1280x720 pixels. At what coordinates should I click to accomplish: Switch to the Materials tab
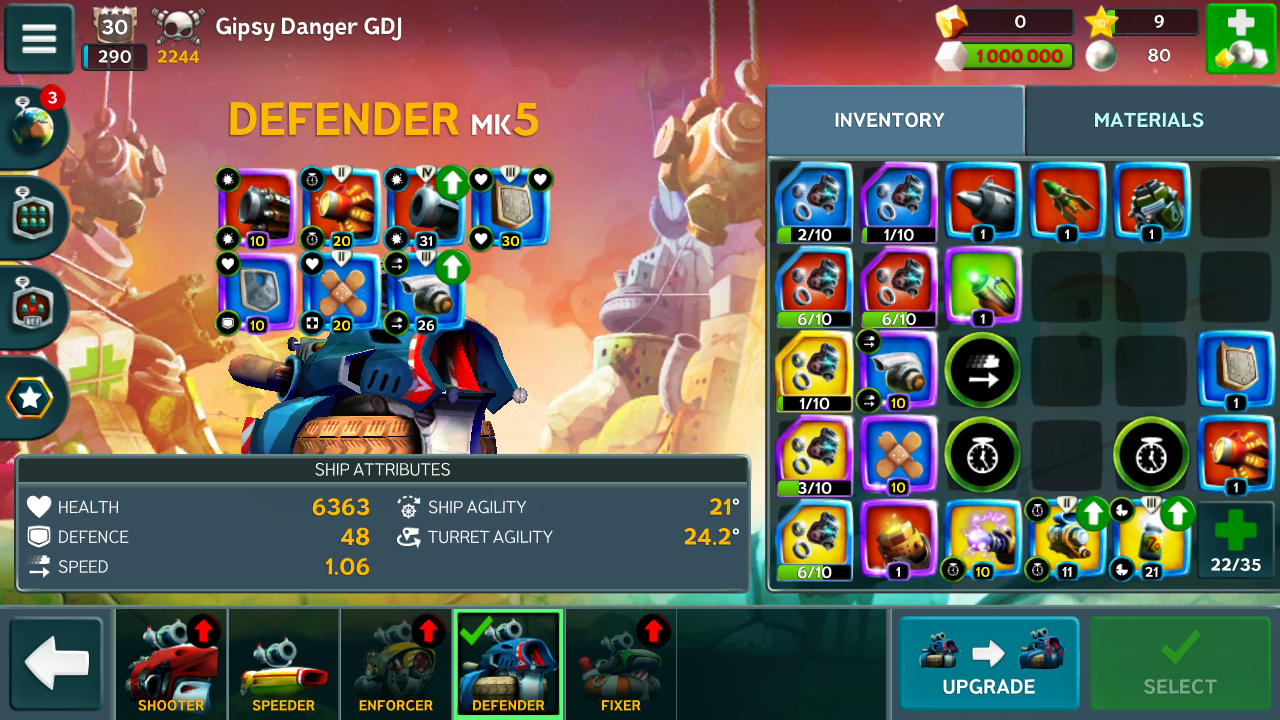click(x=1148, y=120)
